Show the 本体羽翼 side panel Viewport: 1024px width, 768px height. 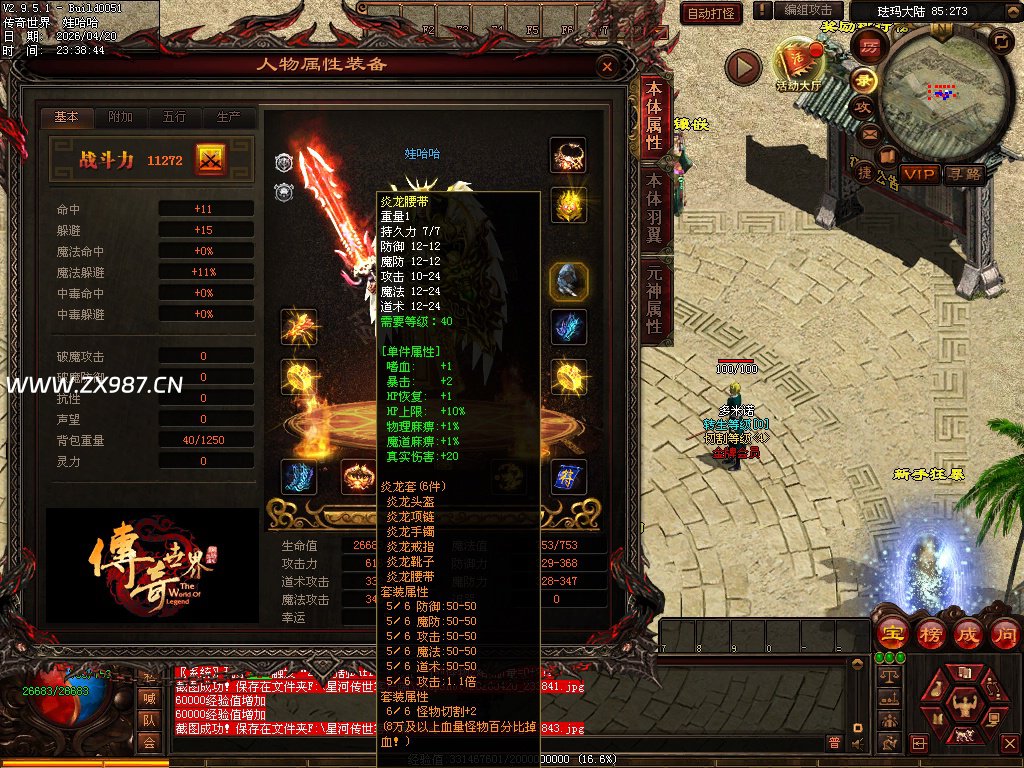click(654, 207)
